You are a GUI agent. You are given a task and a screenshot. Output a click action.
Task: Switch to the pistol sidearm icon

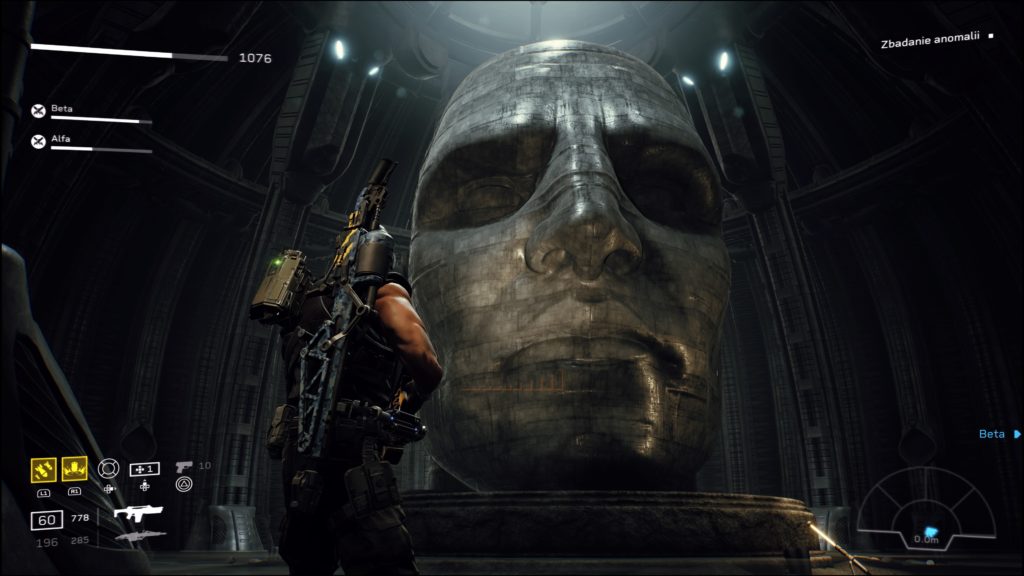(x=184, y=467)
